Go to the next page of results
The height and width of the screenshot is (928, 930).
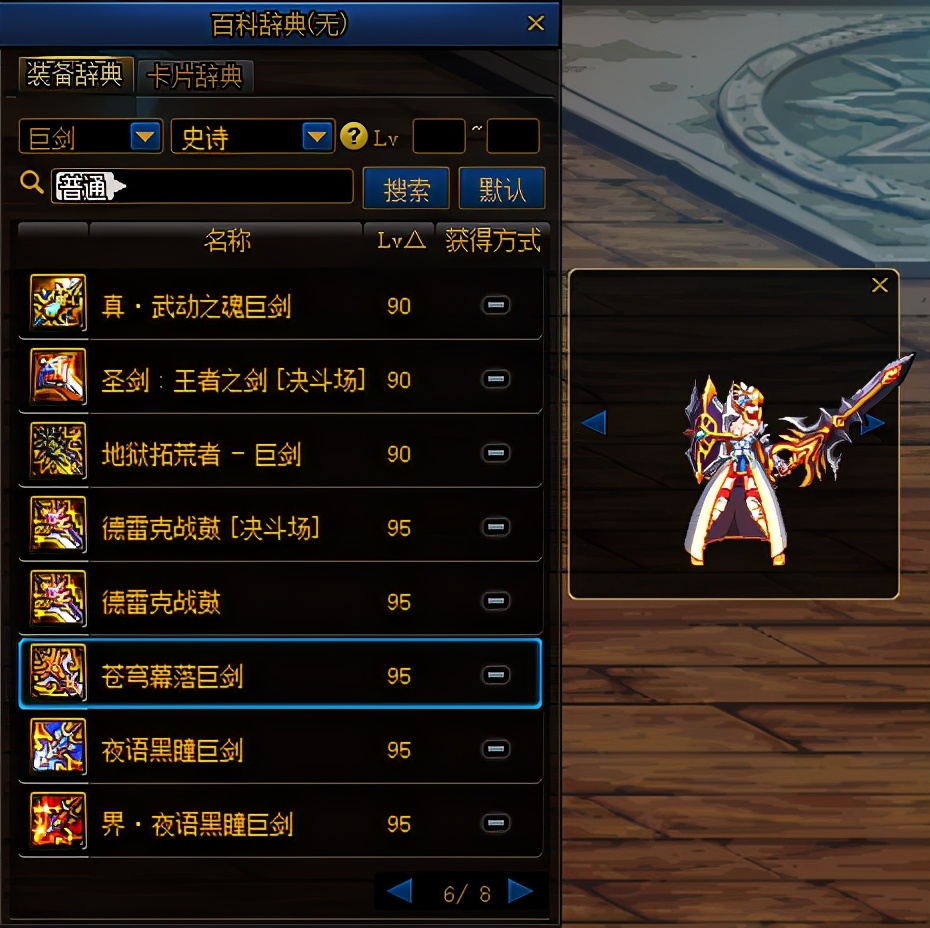click(x=520, y=891)
